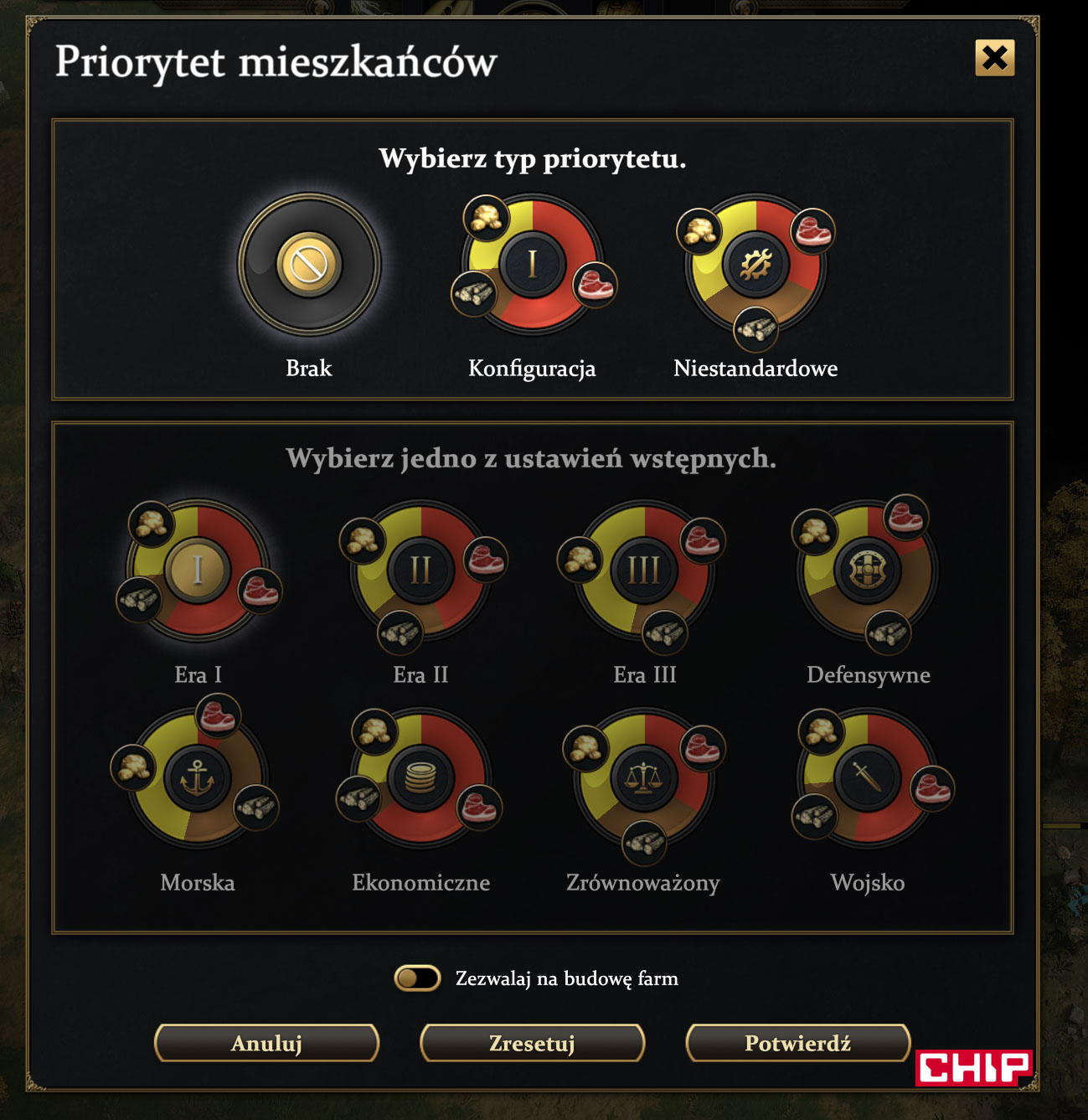Select the Brak priority type

[x=309, y=265]
